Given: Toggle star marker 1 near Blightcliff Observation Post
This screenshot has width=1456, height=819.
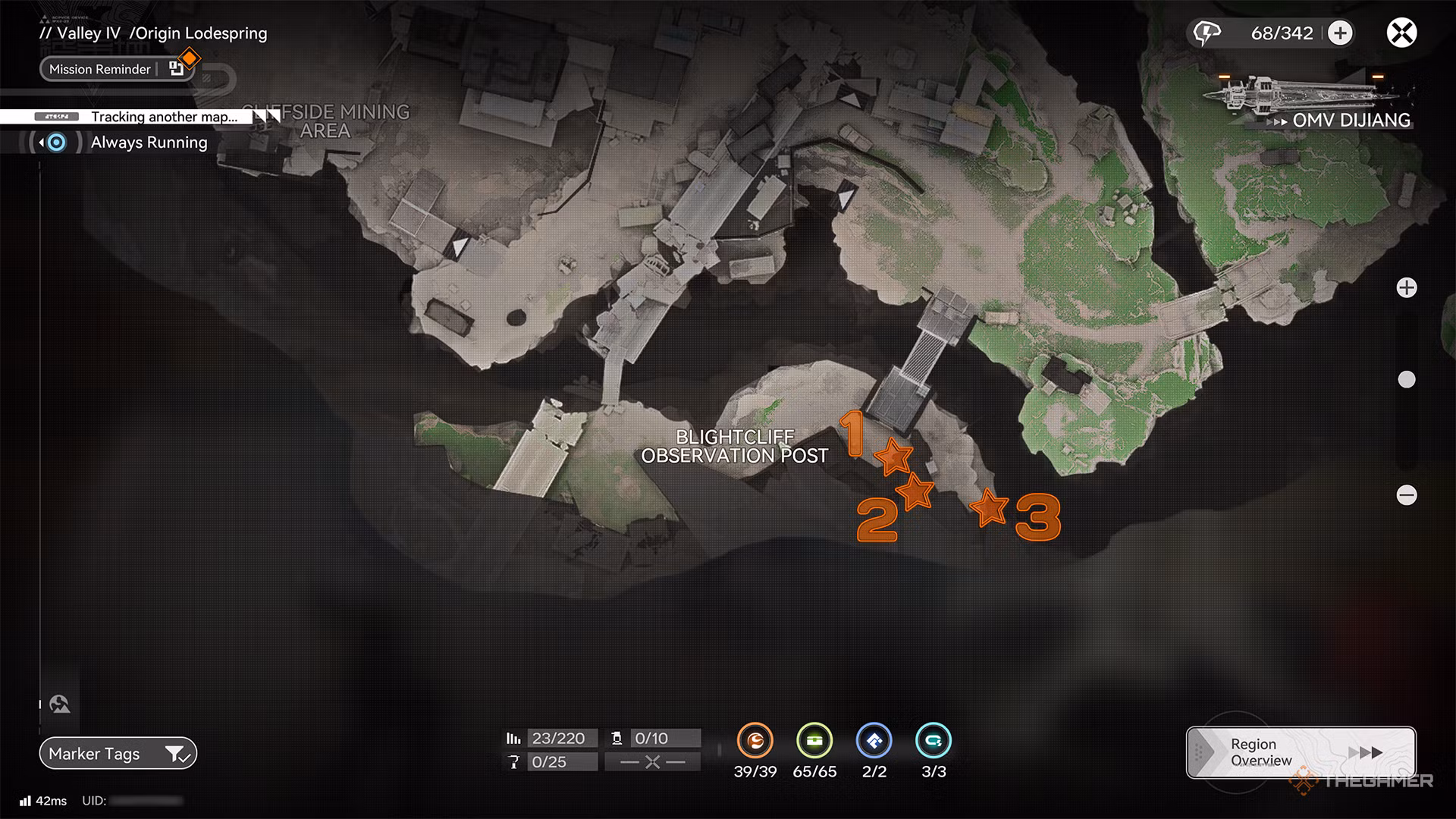Looking at the screenshot, I should 895,458.
